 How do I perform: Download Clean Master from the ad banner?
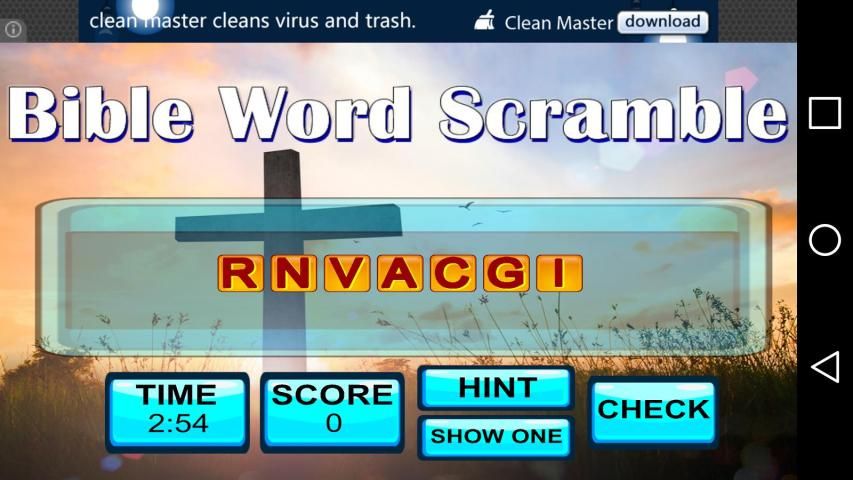coord(662,21)
